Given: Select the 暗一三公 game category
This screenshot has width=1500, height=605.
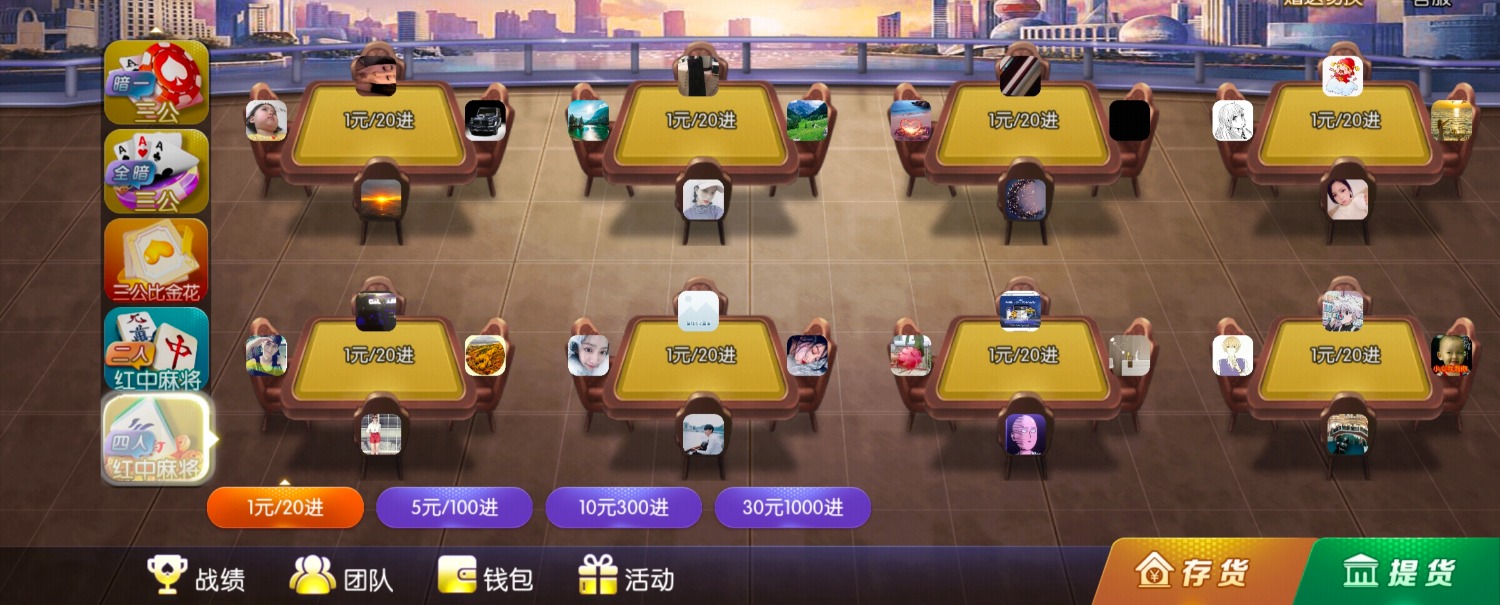Looking at the screenshot, I should (156, 83).
